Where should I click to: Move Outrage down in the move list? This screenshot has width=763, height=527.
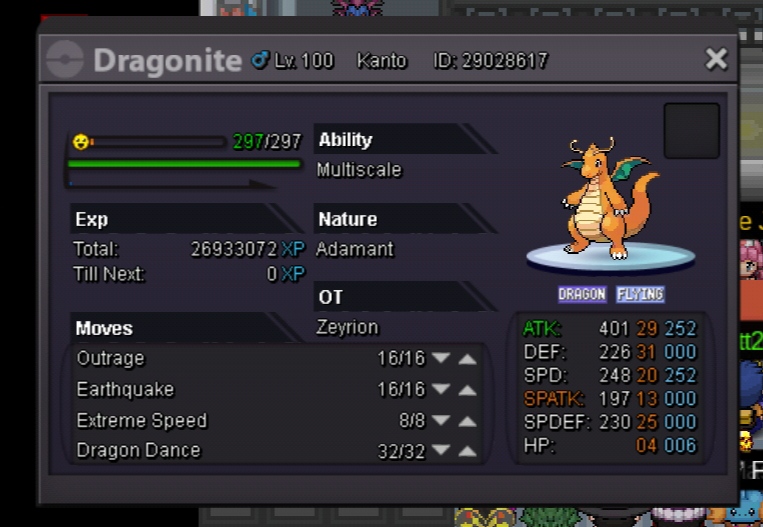point(441,359)
